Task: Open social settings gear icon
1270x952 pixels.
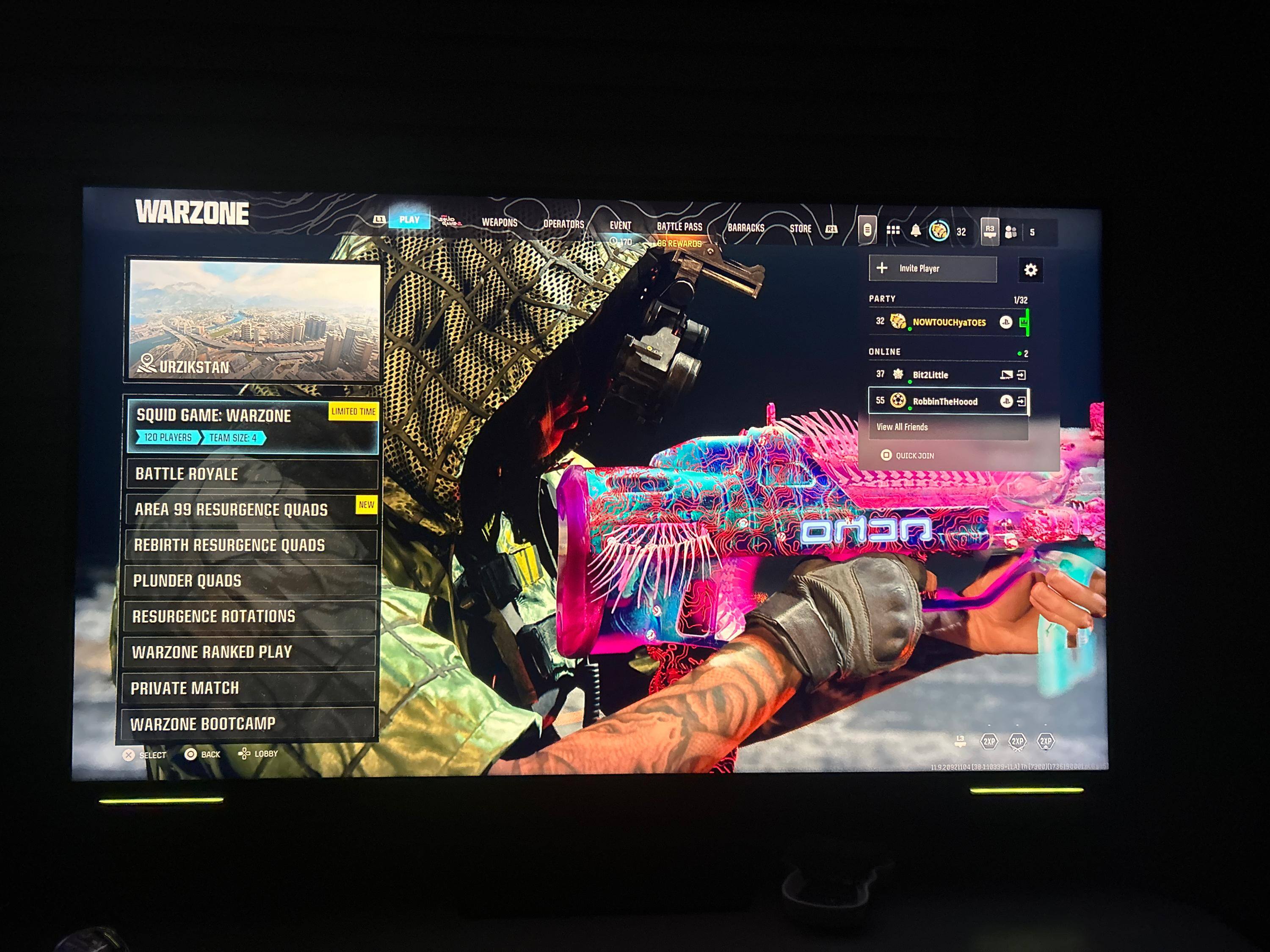Action: 1030,270
